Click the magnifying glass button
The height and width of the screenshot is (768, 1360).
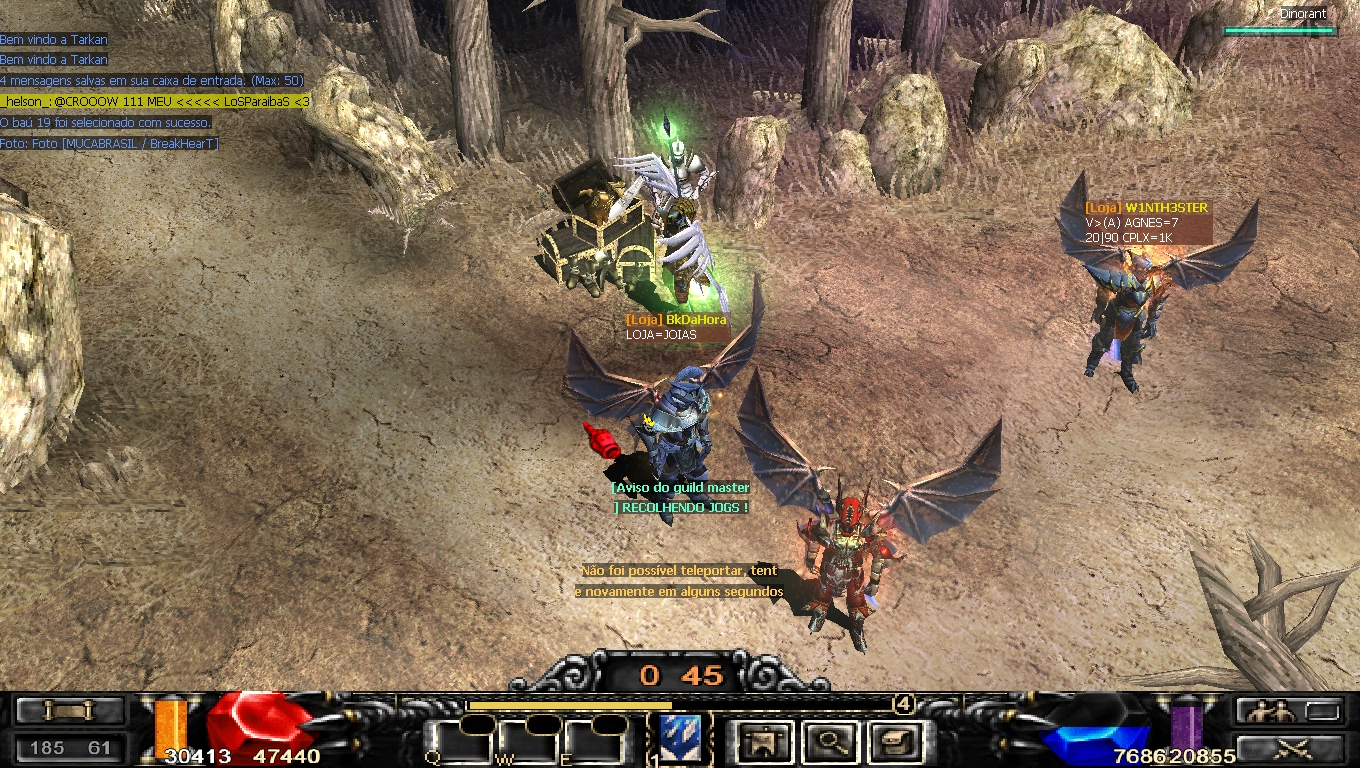[828, 741]
